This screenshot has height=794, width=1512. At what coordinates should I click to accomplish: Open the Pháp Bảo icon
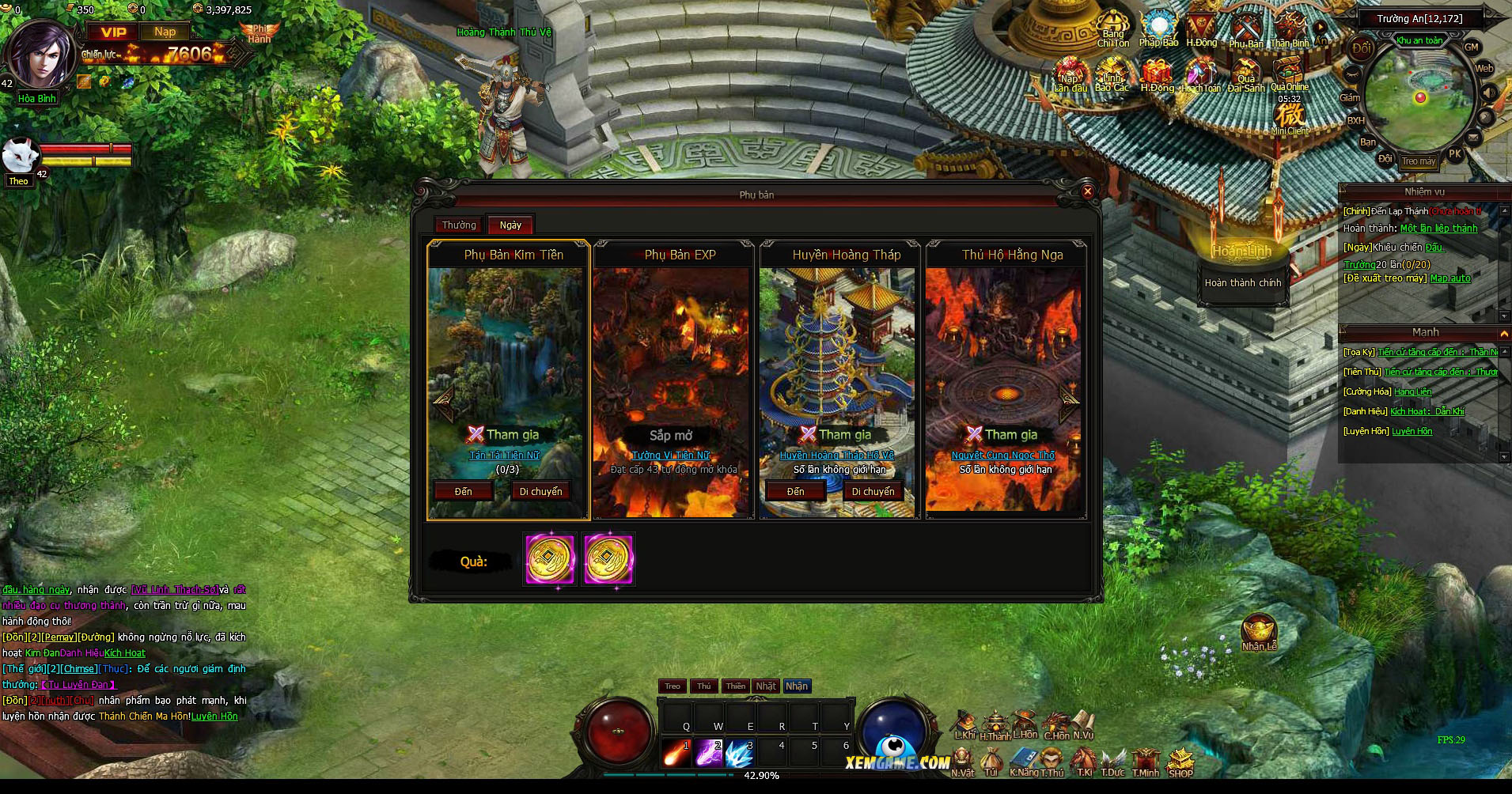click(1158, 29)
